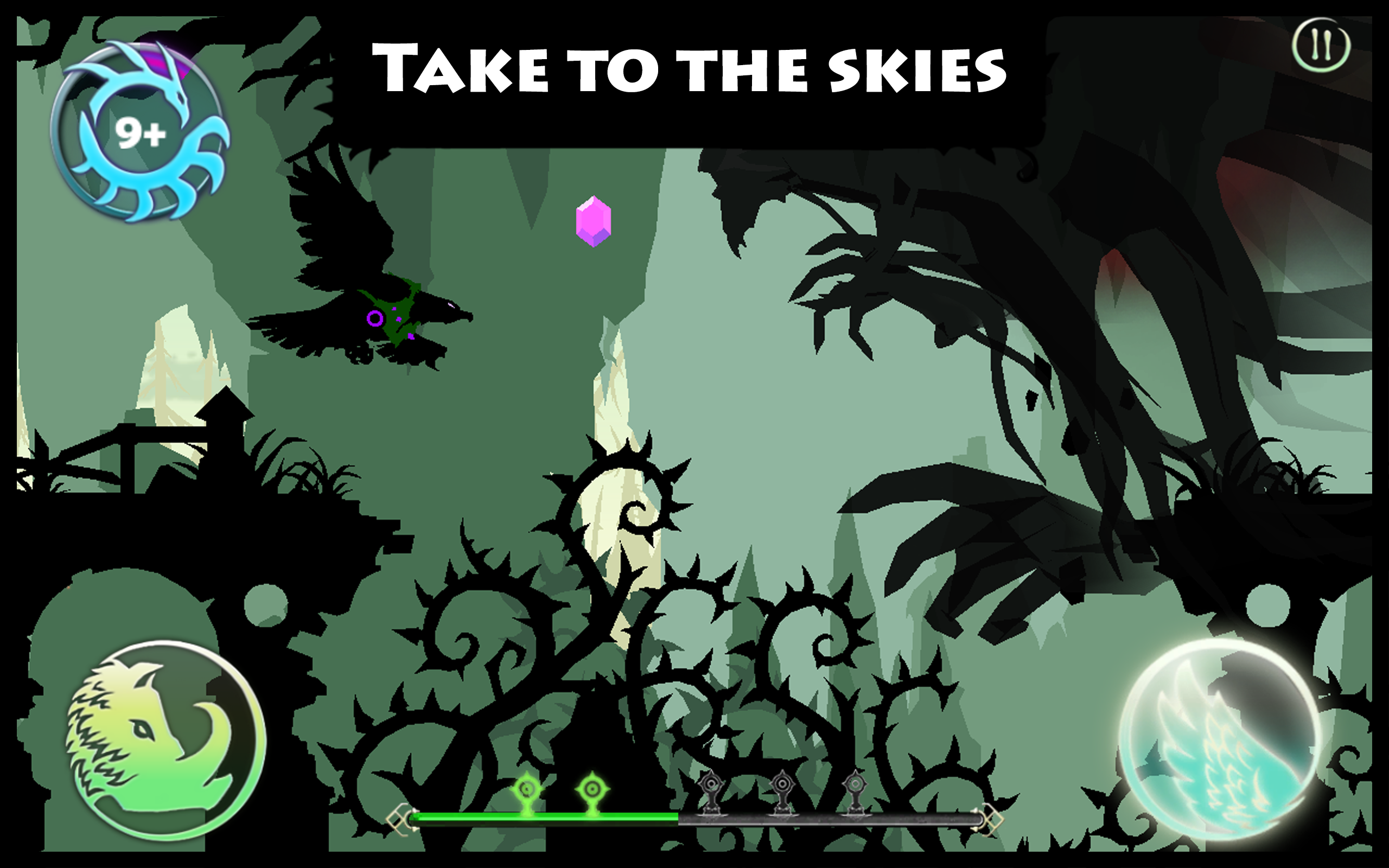Toggle pause using the circular pause control
The width and height of the screenshot is (1389, 868).
(x=1323, y=47)
